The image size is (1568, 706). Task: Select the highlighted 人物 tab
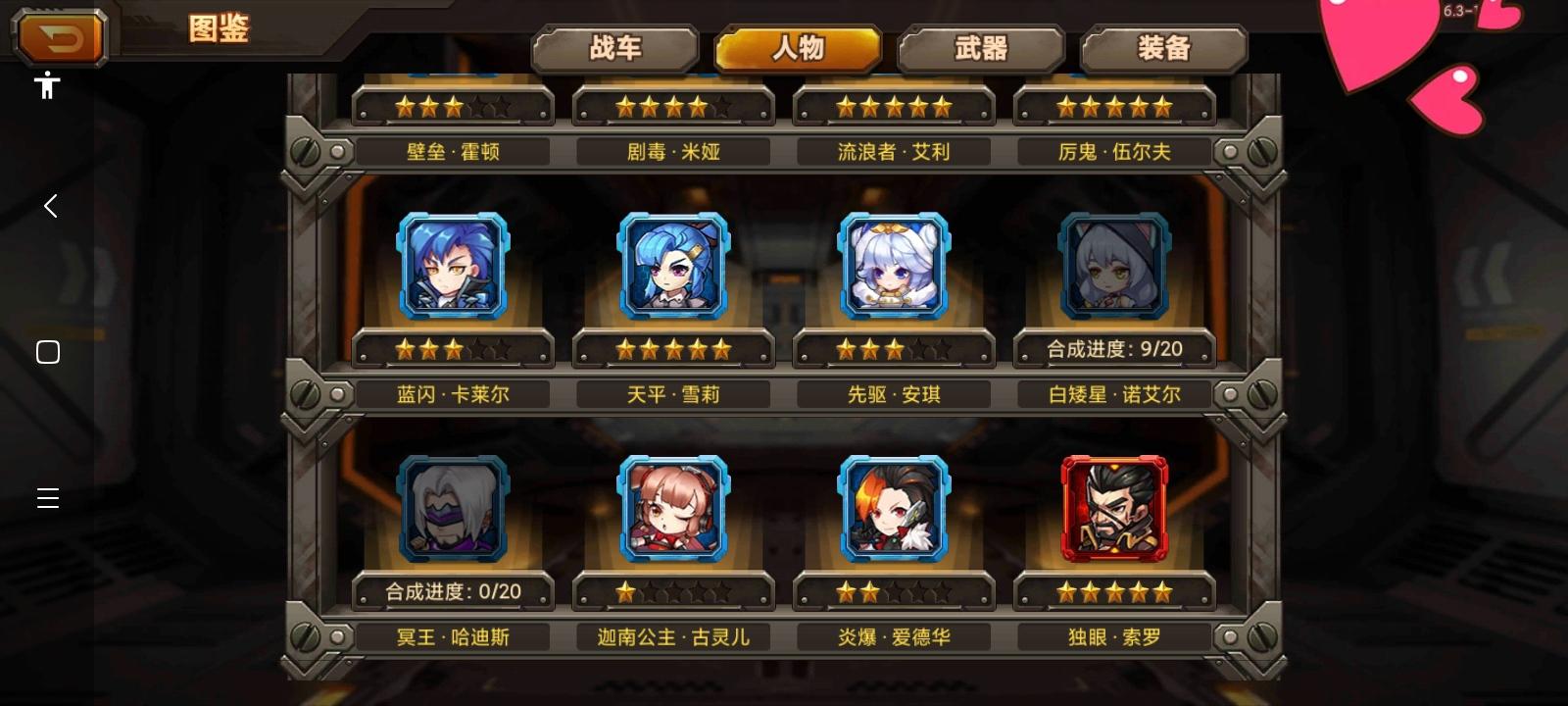point(799,46)
